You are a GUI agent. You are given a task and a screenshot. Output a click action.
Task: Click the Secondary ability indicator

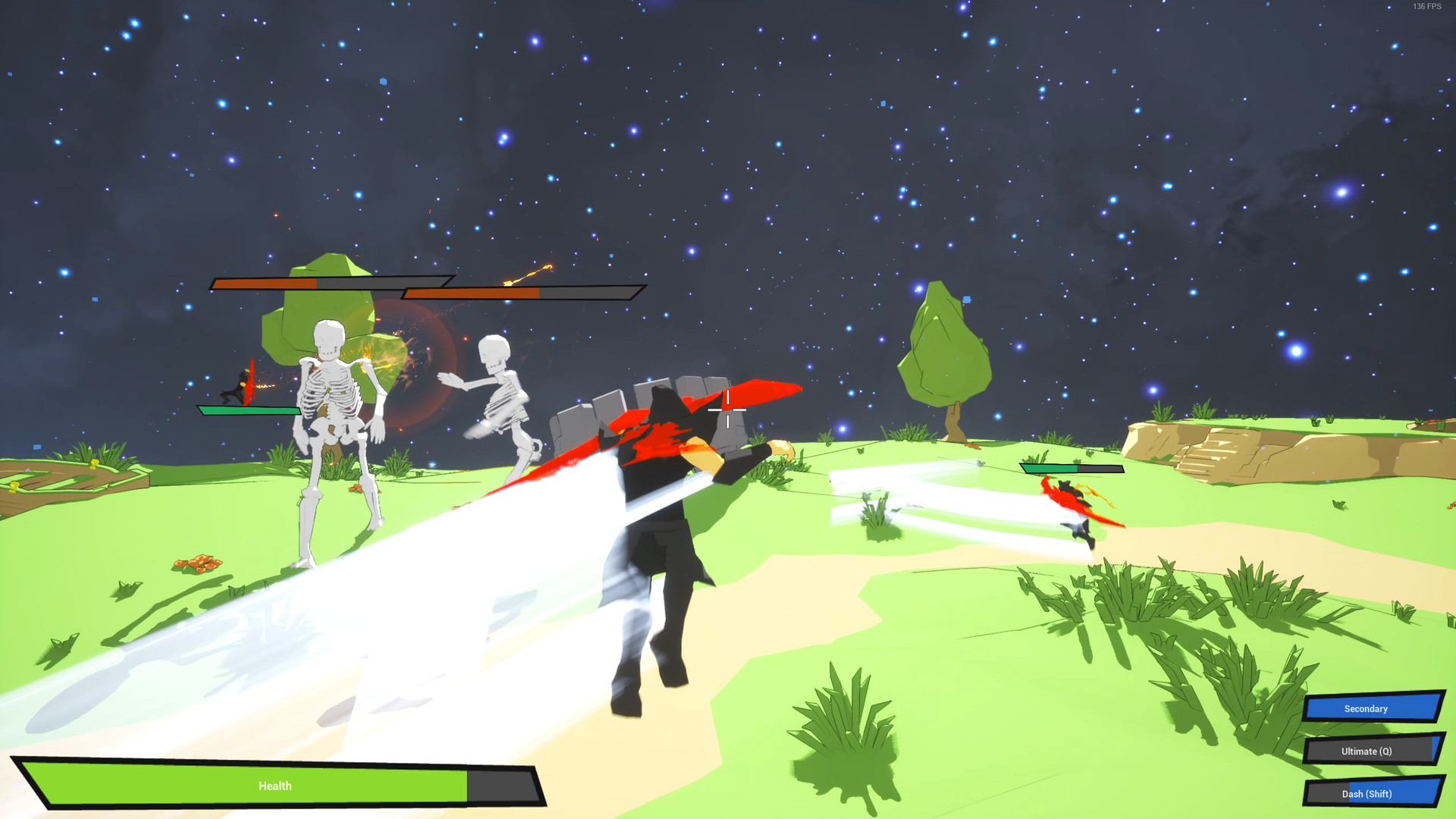[x=1371, y=708]
